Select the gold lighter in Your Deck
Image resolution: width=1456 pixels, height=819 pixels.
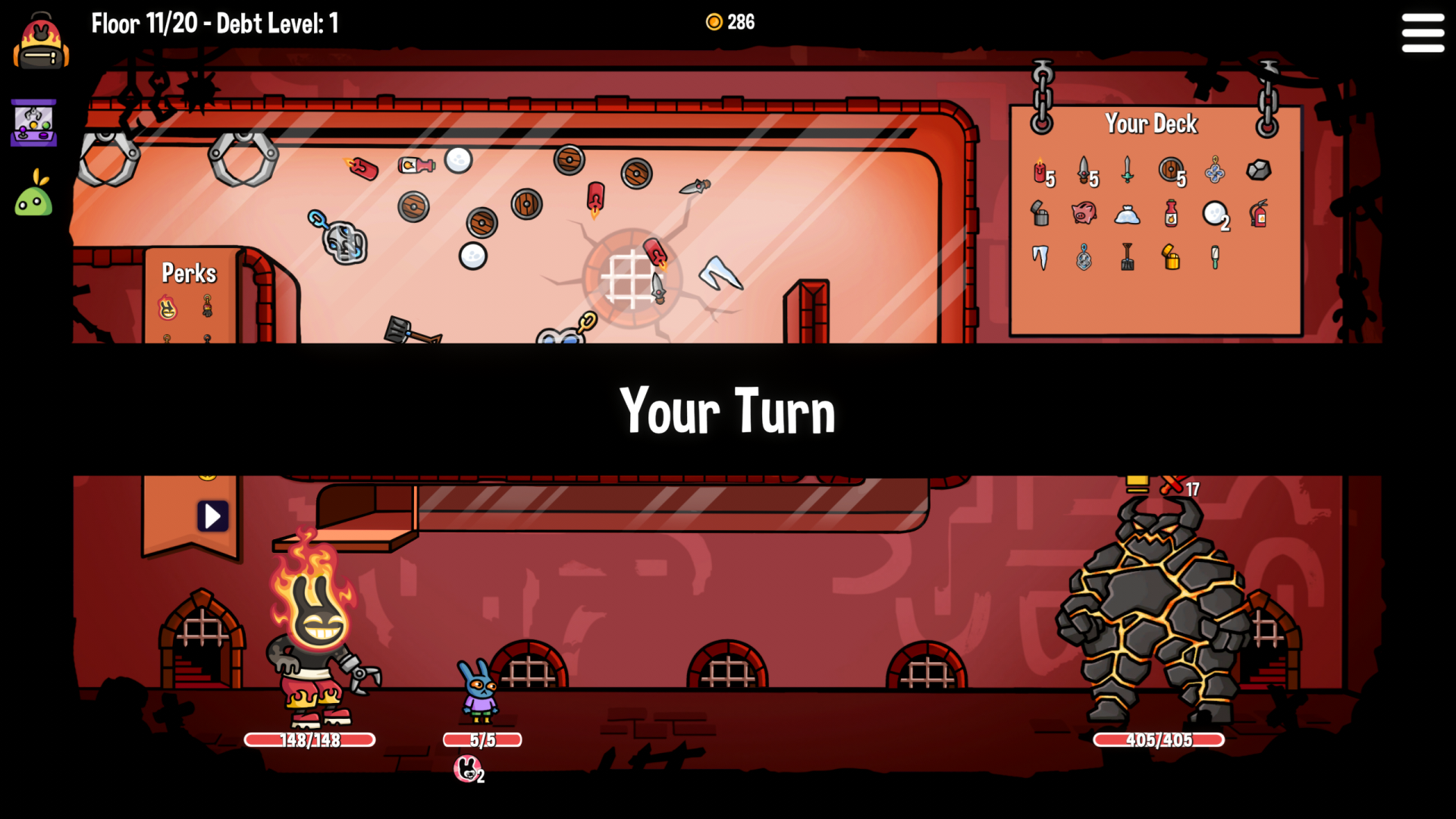1171,258
